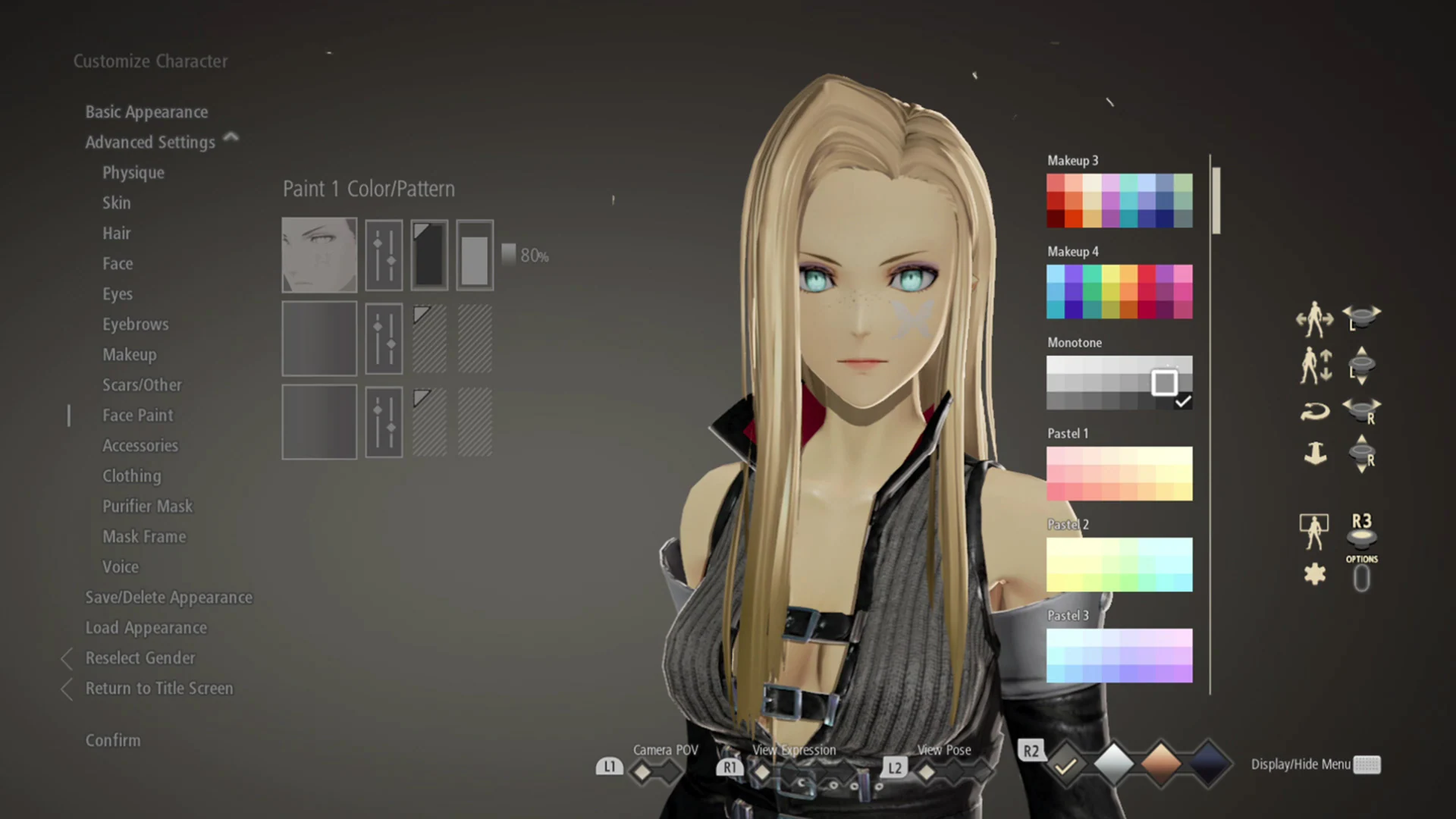Click the rotate character icon
This screenshot has height=819, width=1456.
(x=1314, y=412)
